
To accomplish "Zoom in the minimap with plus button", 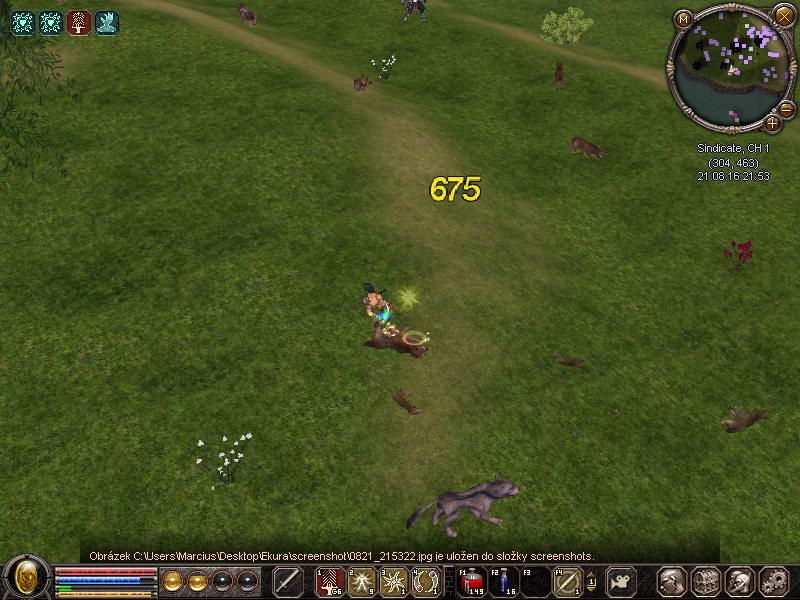I will [773, 123].
